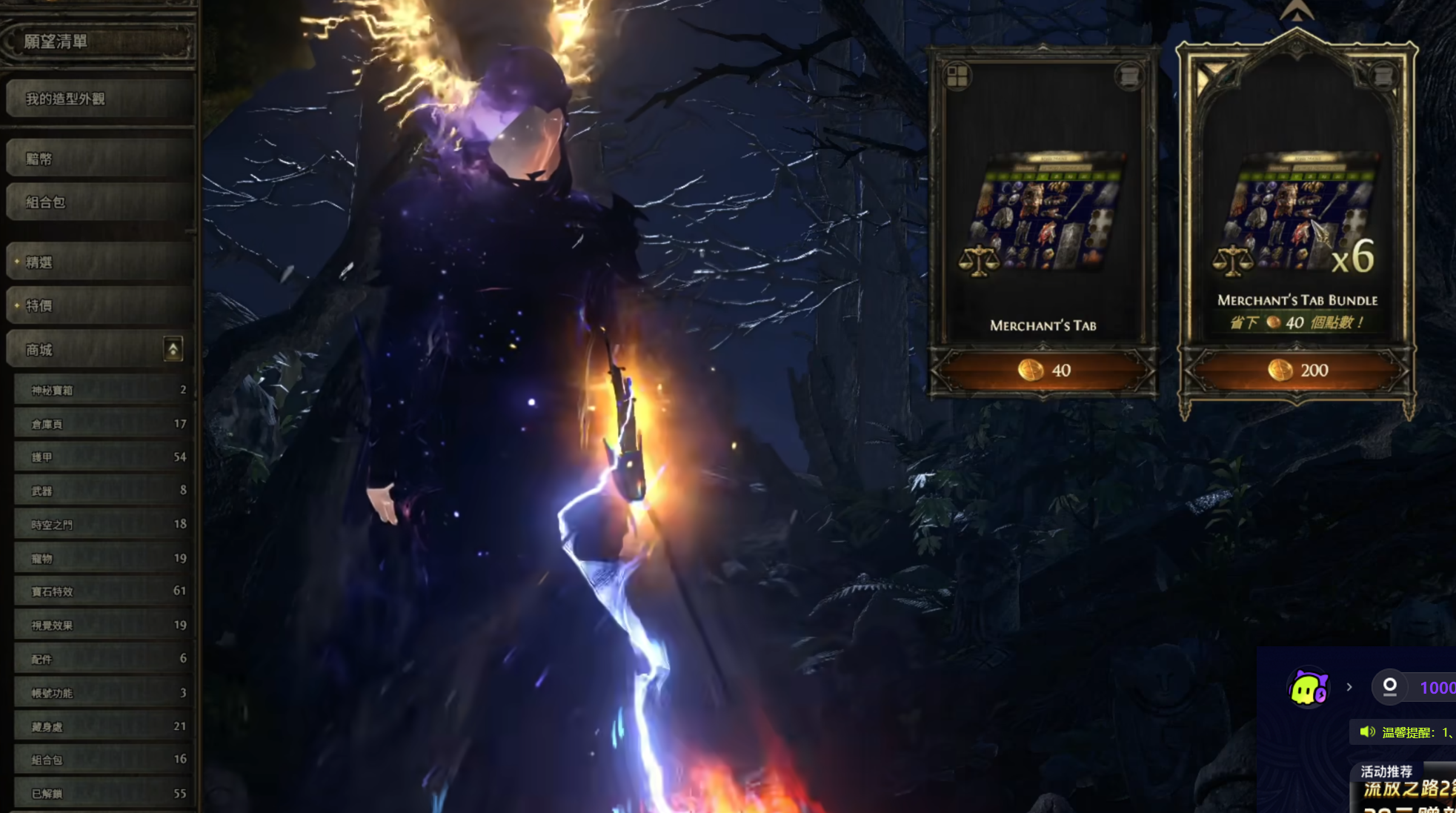
Task: Open the 寵物 pets category
Action: tap(102, 558)
